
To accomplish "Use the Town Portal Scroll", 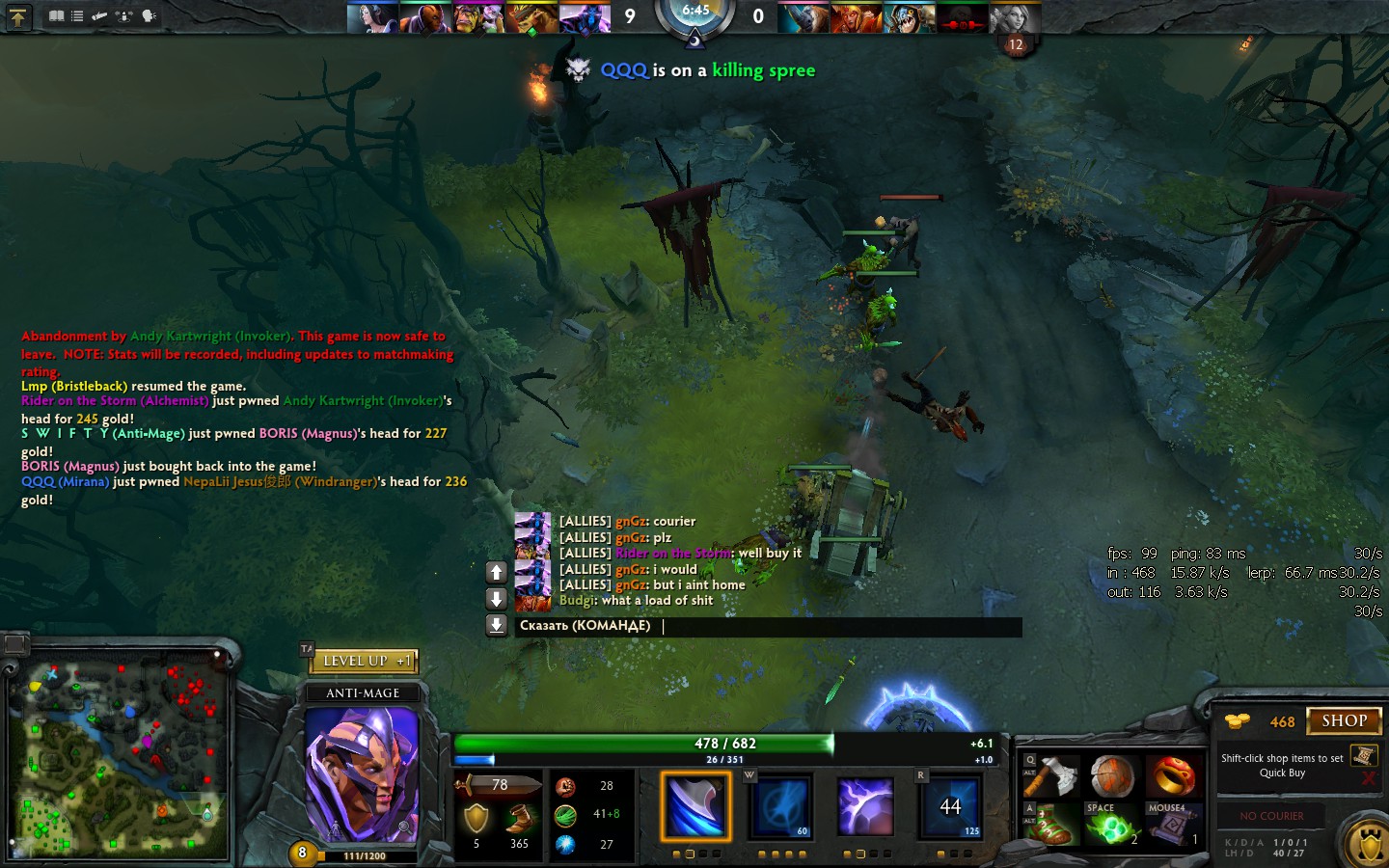I will point(1171,827).
